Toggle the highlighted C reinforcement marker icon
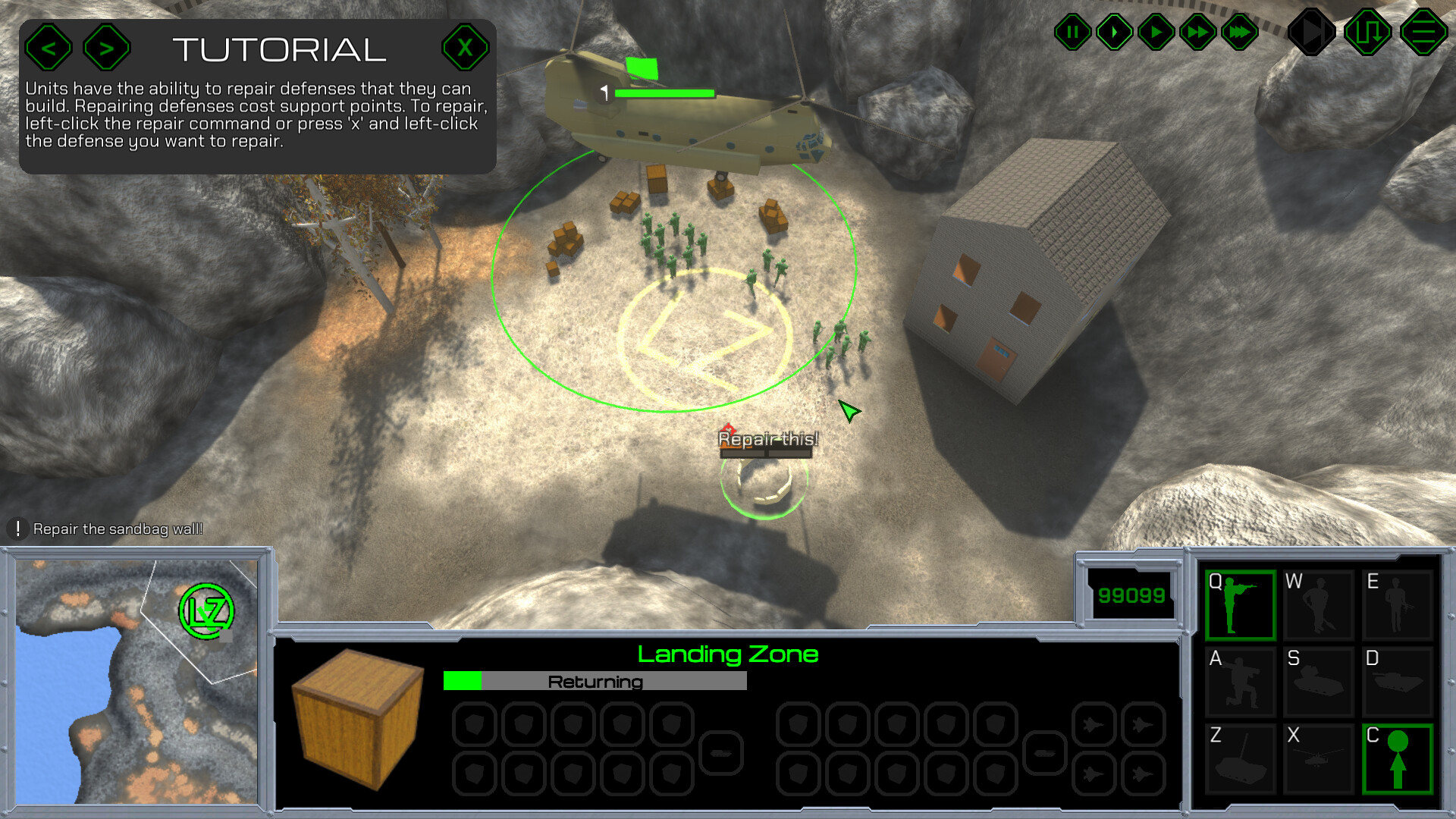Viewport: 1456px width, 819px height. coord(1398,758)
